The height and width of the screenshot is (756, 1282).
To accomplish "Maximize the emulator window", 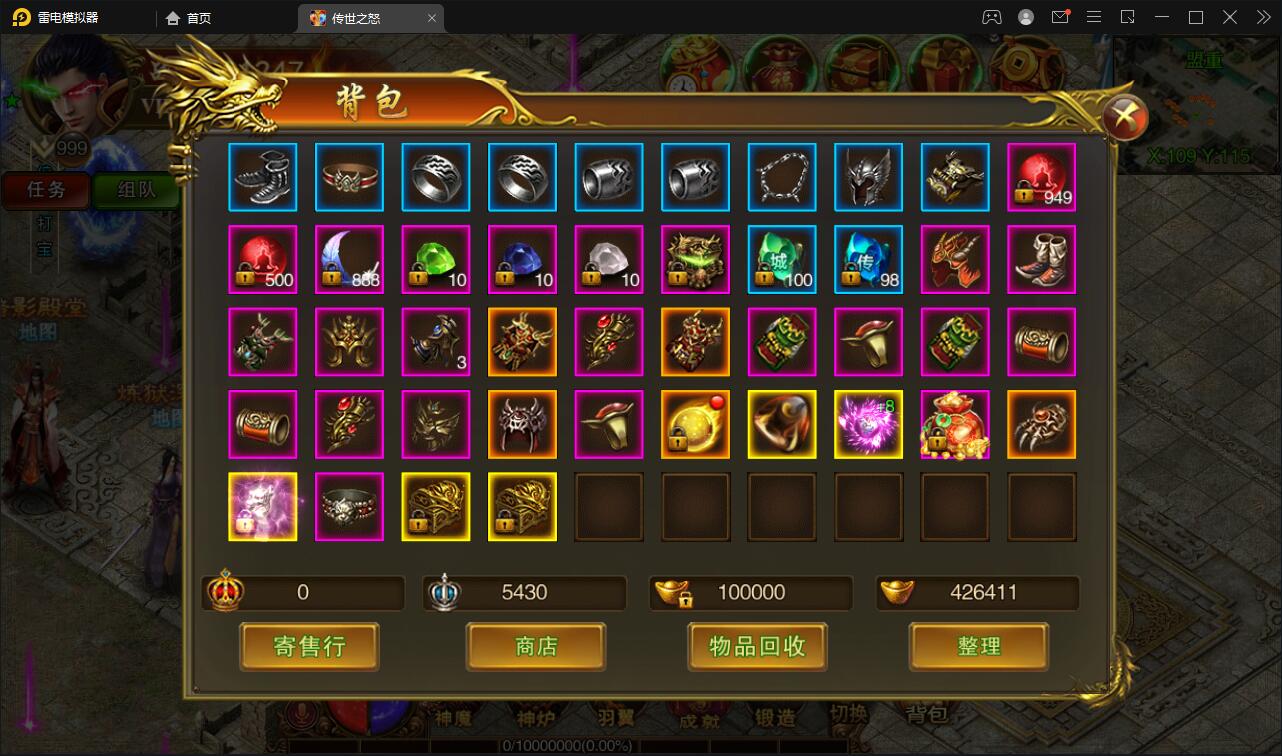I will click(x=1195, y=17).
